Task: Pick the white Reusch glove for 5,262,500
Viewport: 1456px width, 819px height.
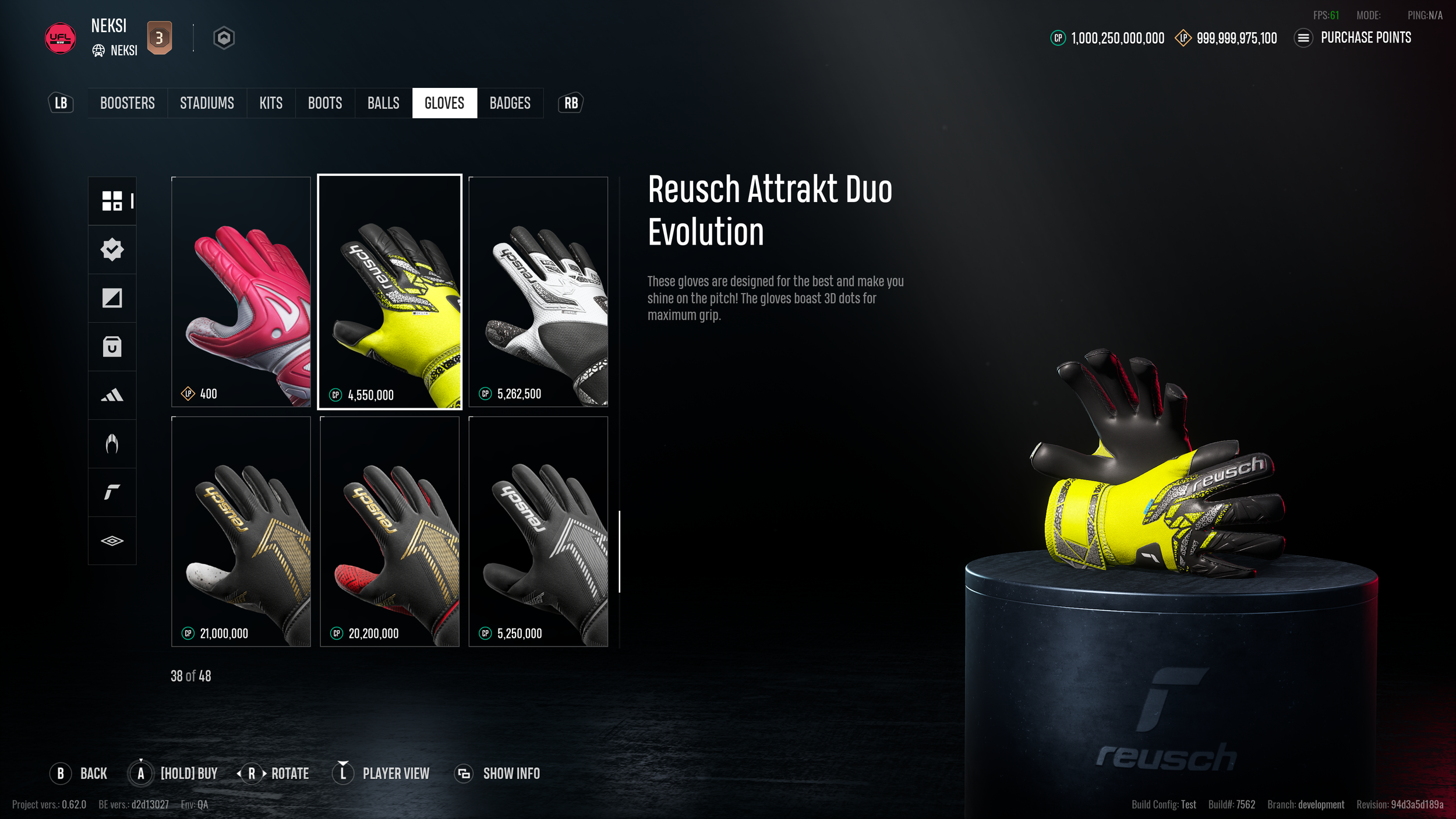Action: [538, 291]
